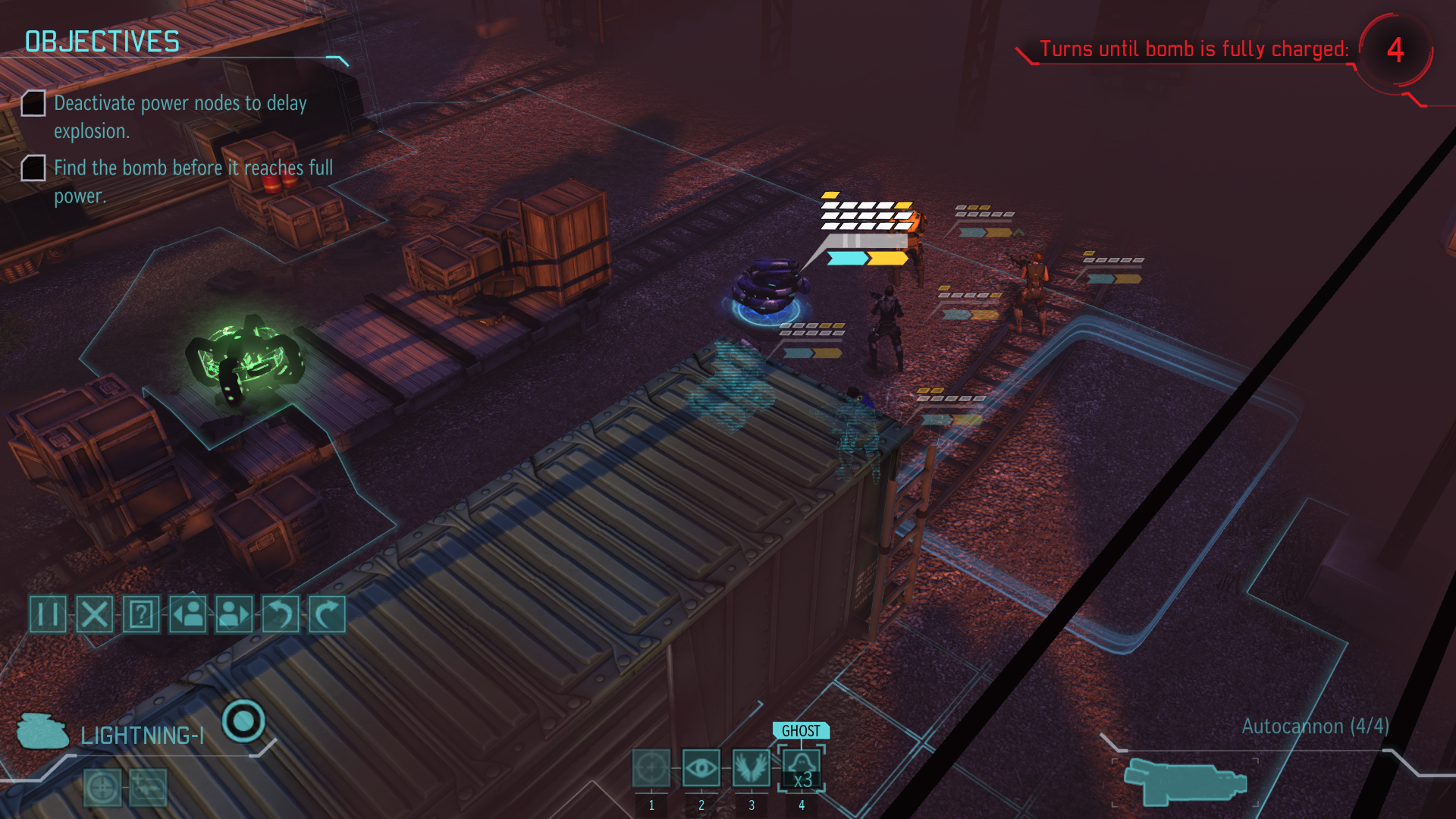Use the wings flight ability
The width and height of the screenshot is (1456, 819).
click(751, 768)
